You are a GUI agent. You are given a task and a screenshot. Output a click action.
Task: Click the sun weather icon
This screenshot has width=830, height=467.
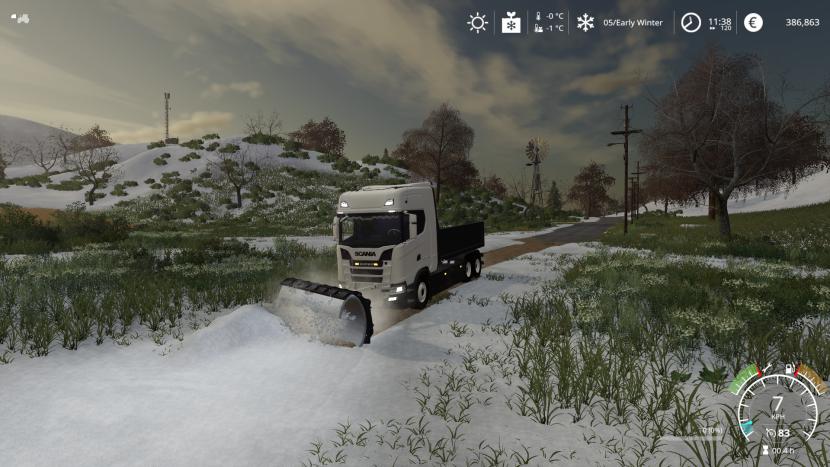(x=478, y=22)
